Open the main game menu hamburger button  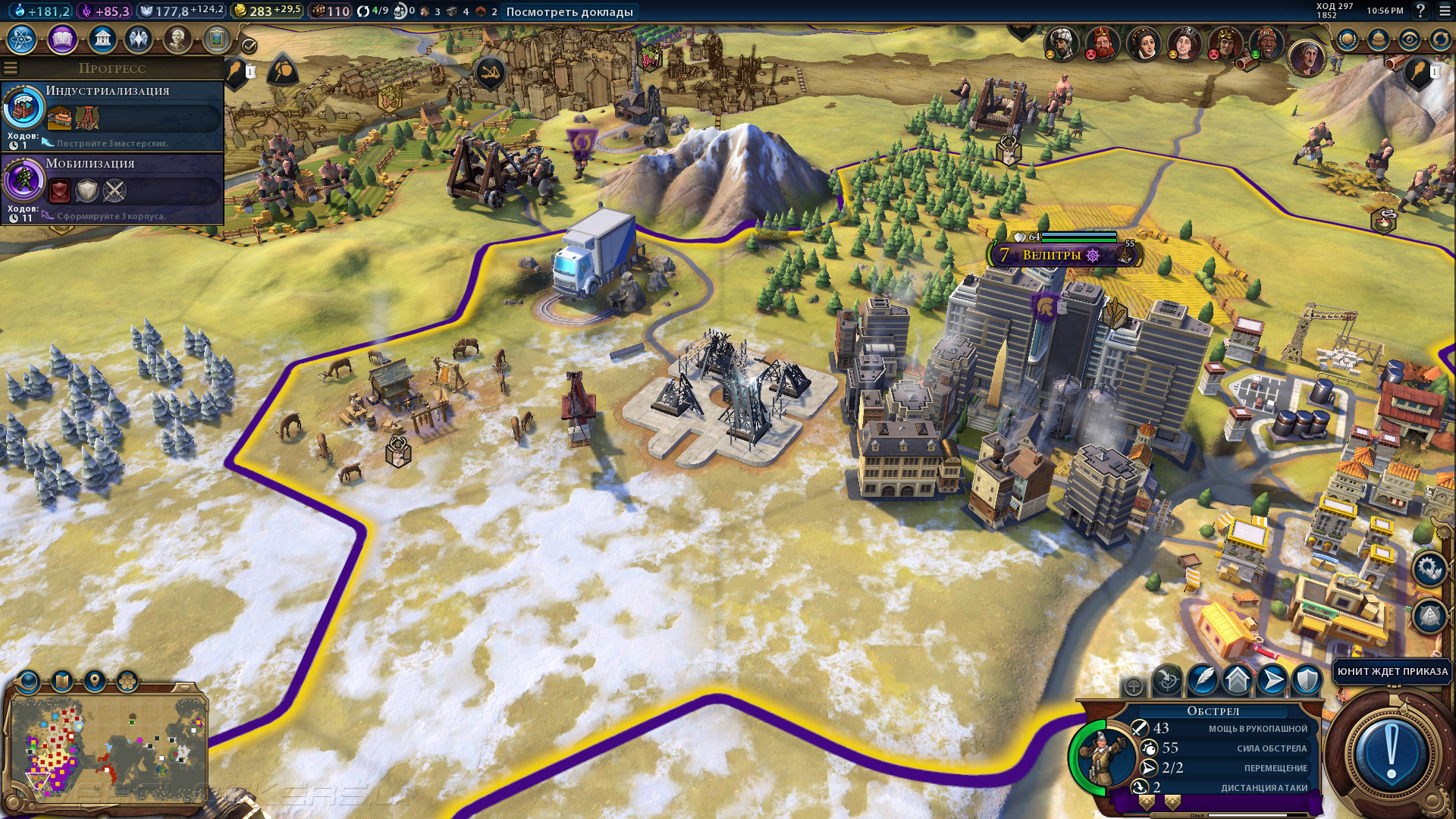[x=1442, y=11]
